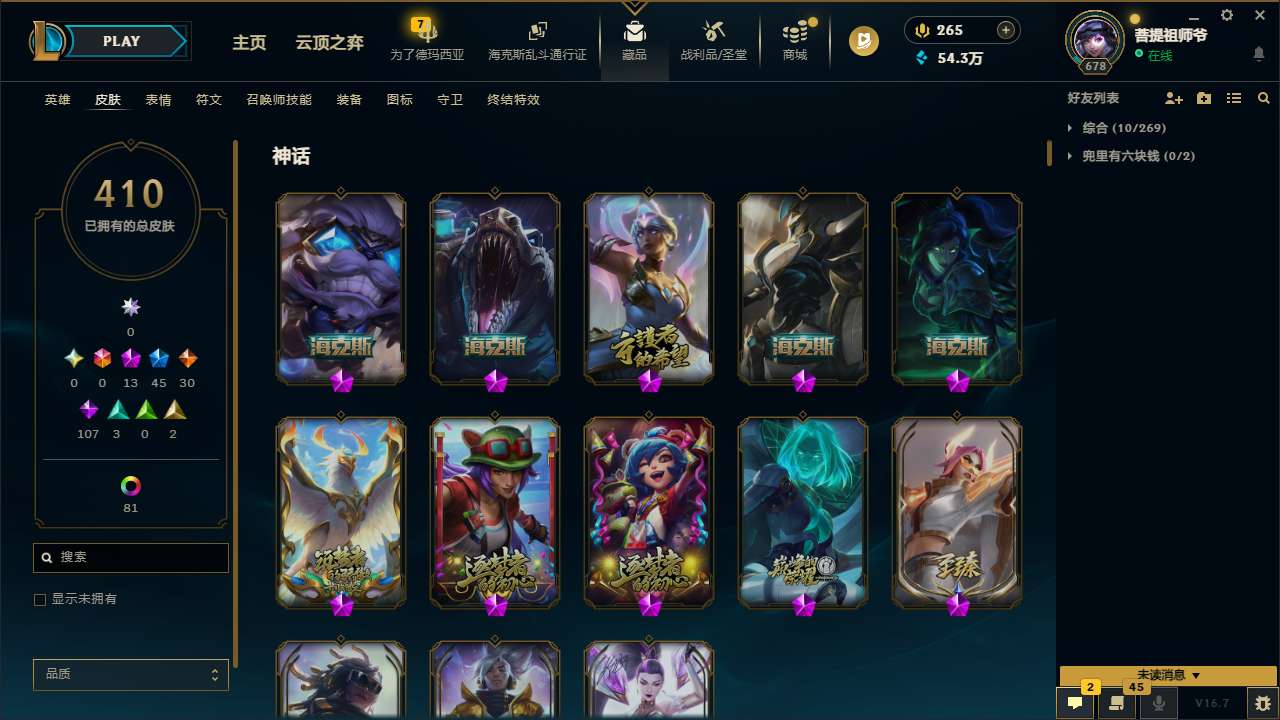Click the add friend icon
Image resolution: width=1280 pixels, height=720 pixels.
(x=1174, y=98)
